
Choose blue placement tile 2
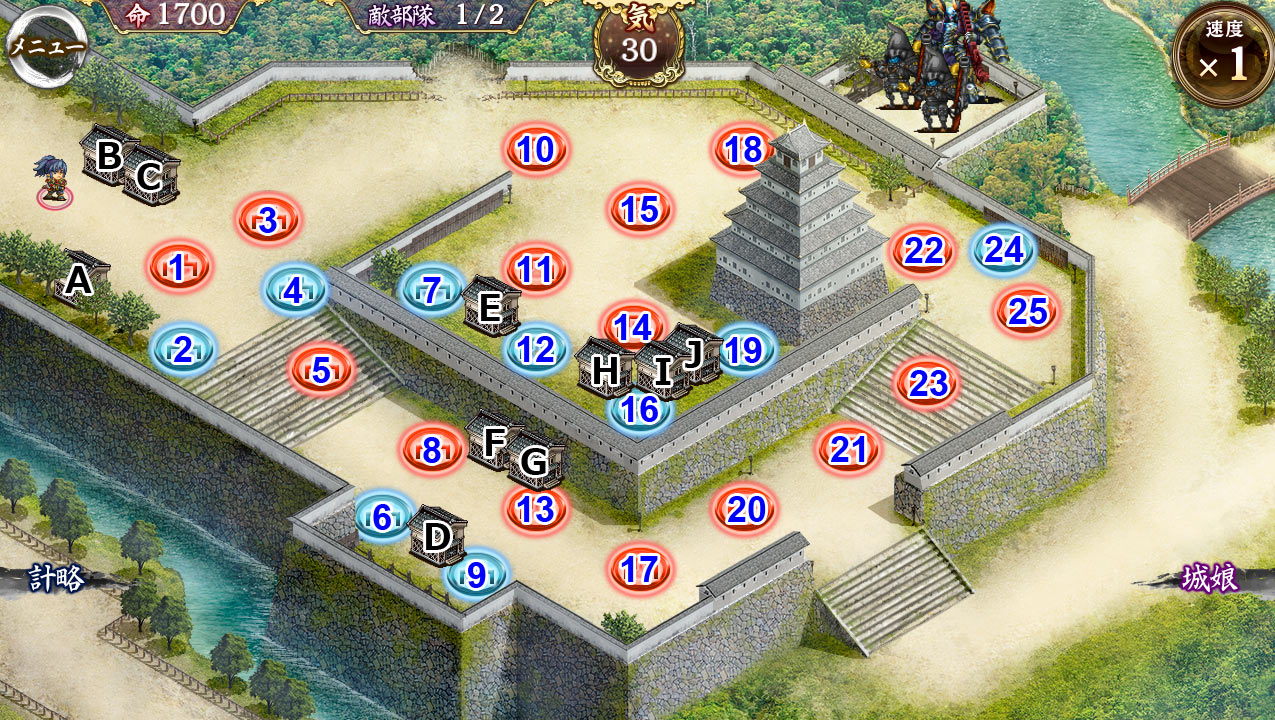coord(183,350)
